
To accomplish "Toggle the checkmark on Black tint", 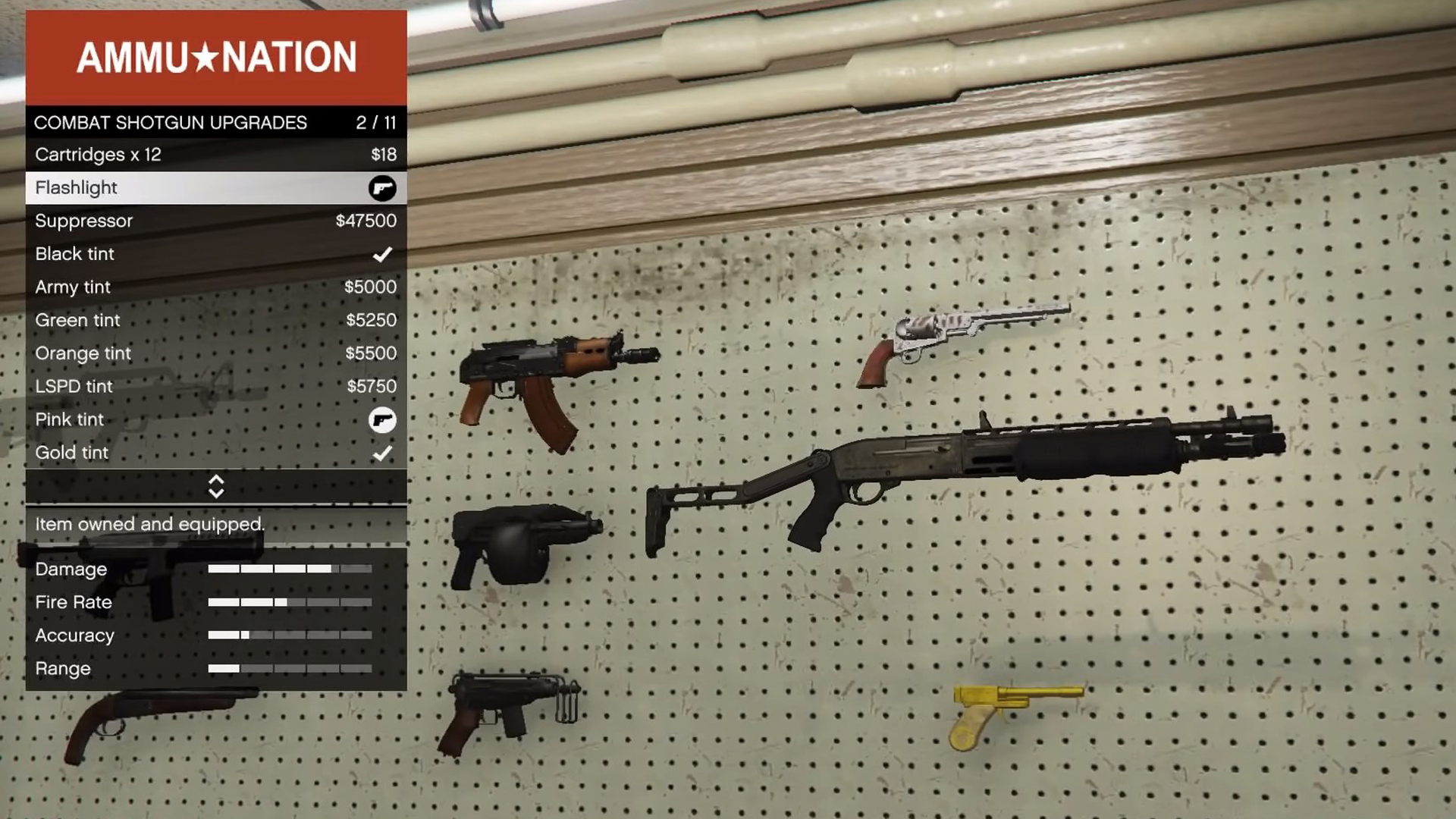I will click(383, 254).
